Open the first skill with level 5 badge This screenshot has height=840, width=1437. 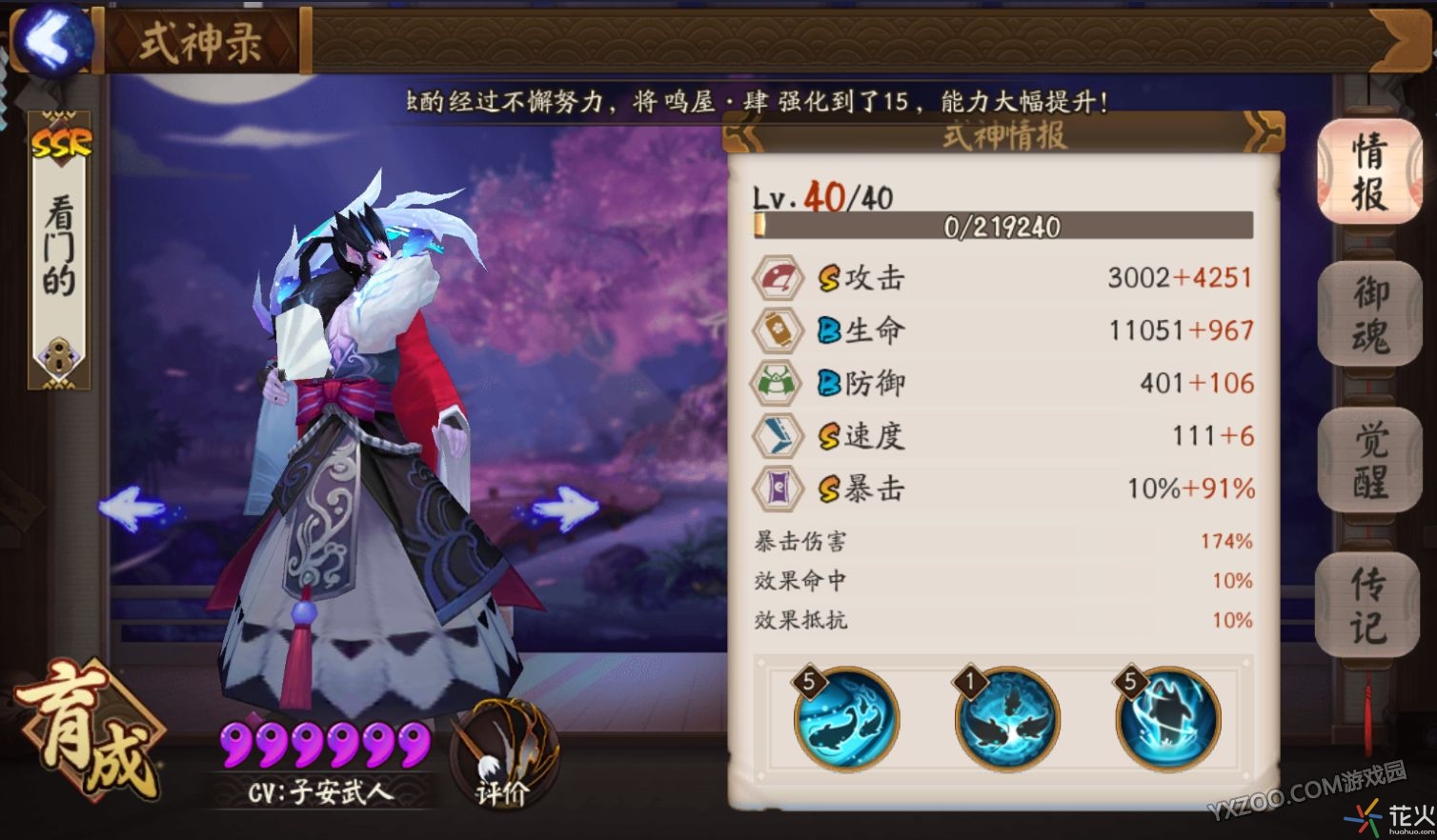pyautogui.click(x=845, y=721)
